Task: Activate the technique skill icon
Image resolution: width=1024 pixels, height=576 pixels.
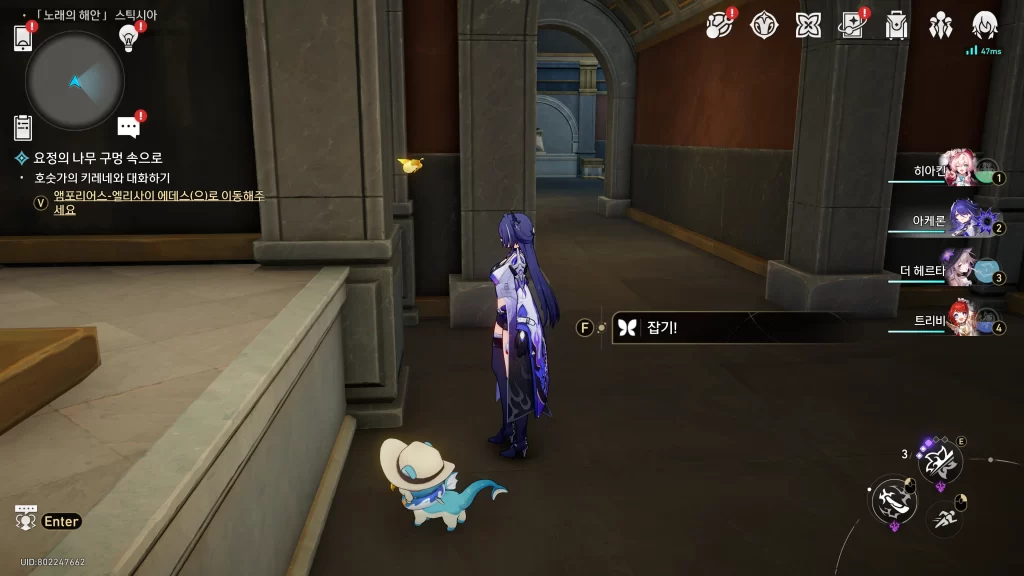Action: tap(939, 461)
